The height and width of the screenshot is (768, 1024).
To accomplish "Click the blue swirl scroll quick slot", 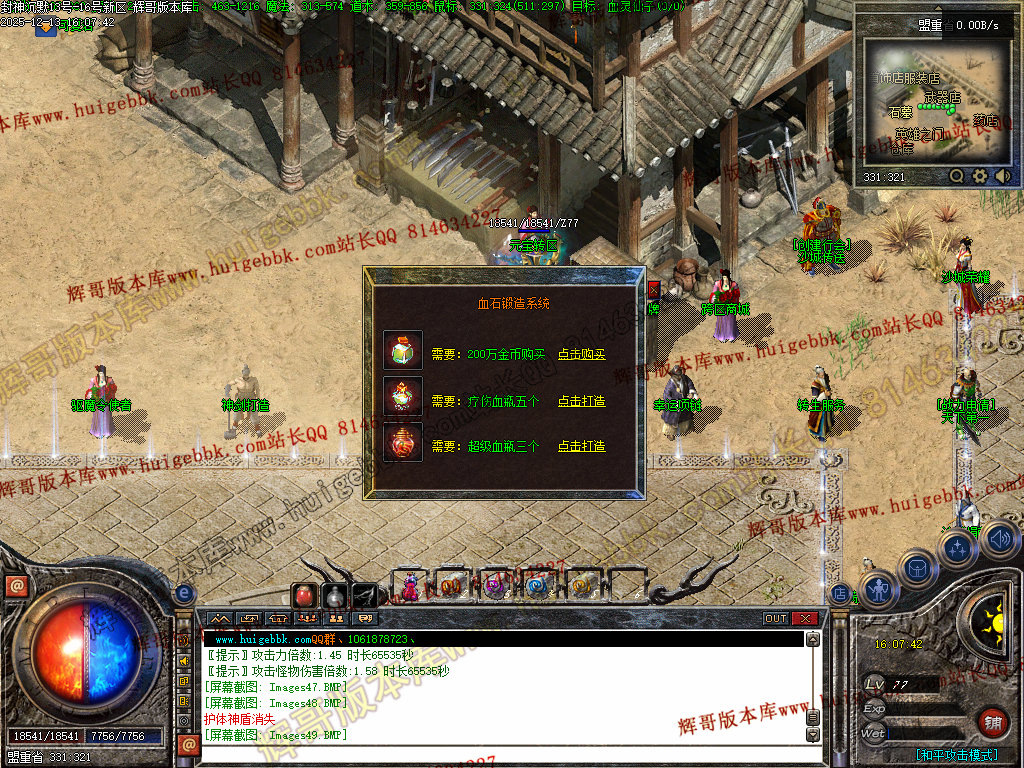I will coord(537,586).
